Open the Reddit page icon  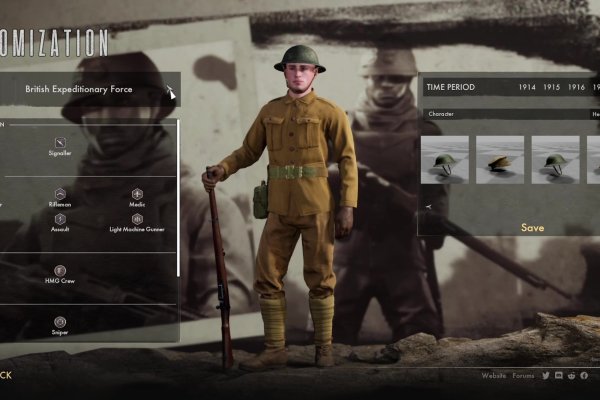[571, 376]
